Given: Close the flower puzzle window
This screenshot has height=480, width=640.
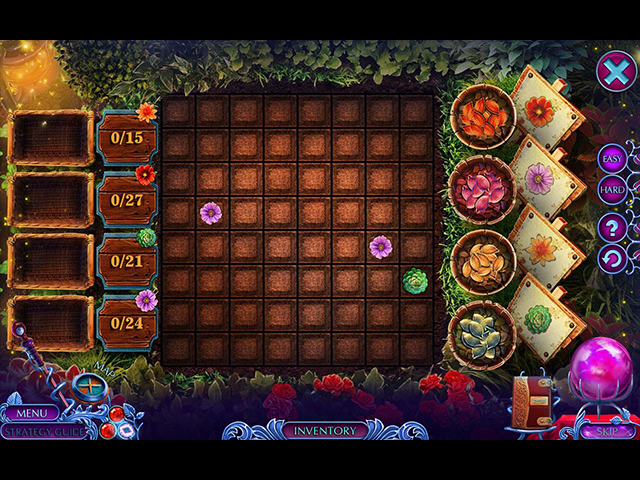Looking at the screenshot, I should click(615, 71).
